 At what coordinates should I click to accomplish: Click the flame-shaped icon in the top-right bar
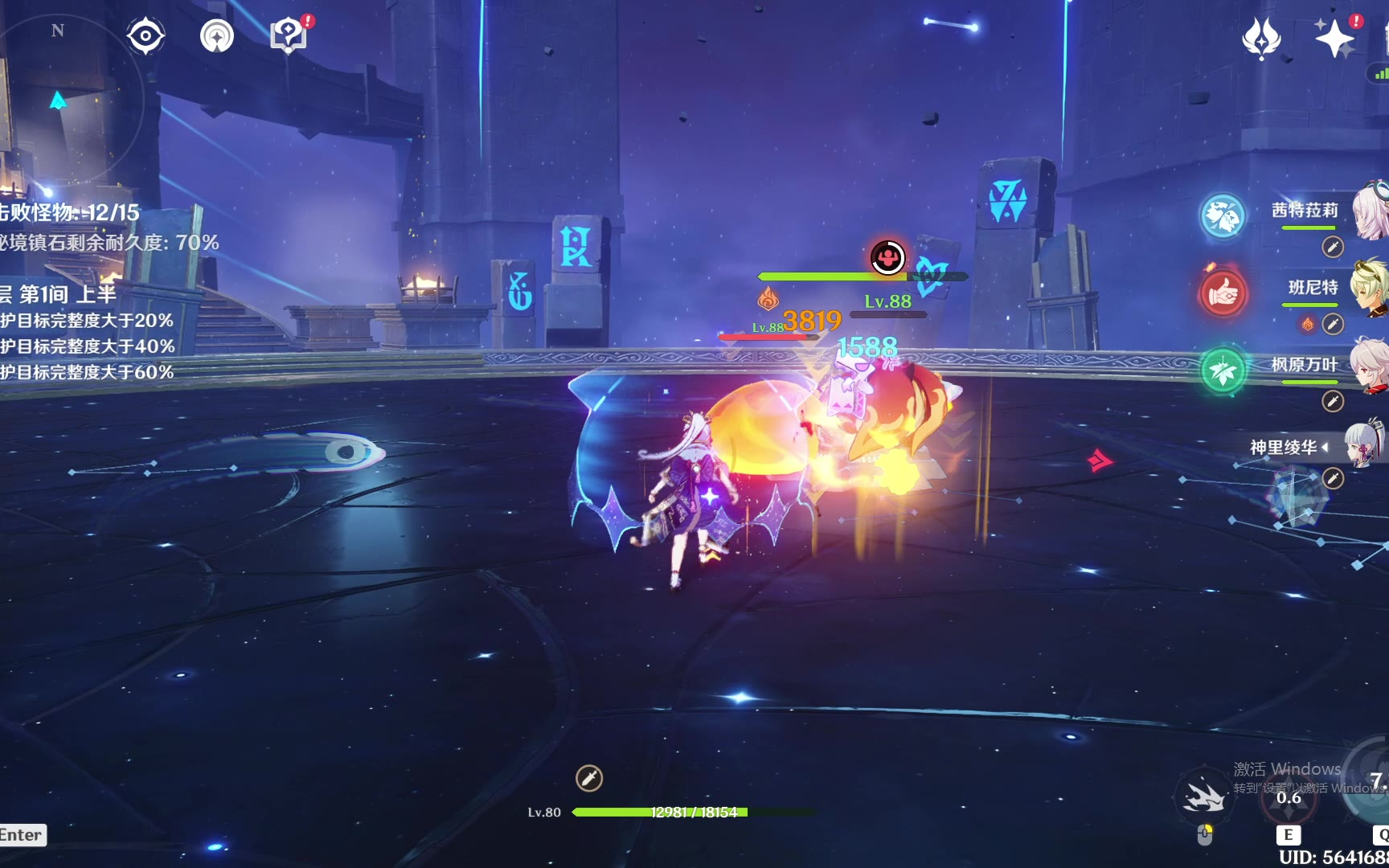click(x=1261, y=38)
